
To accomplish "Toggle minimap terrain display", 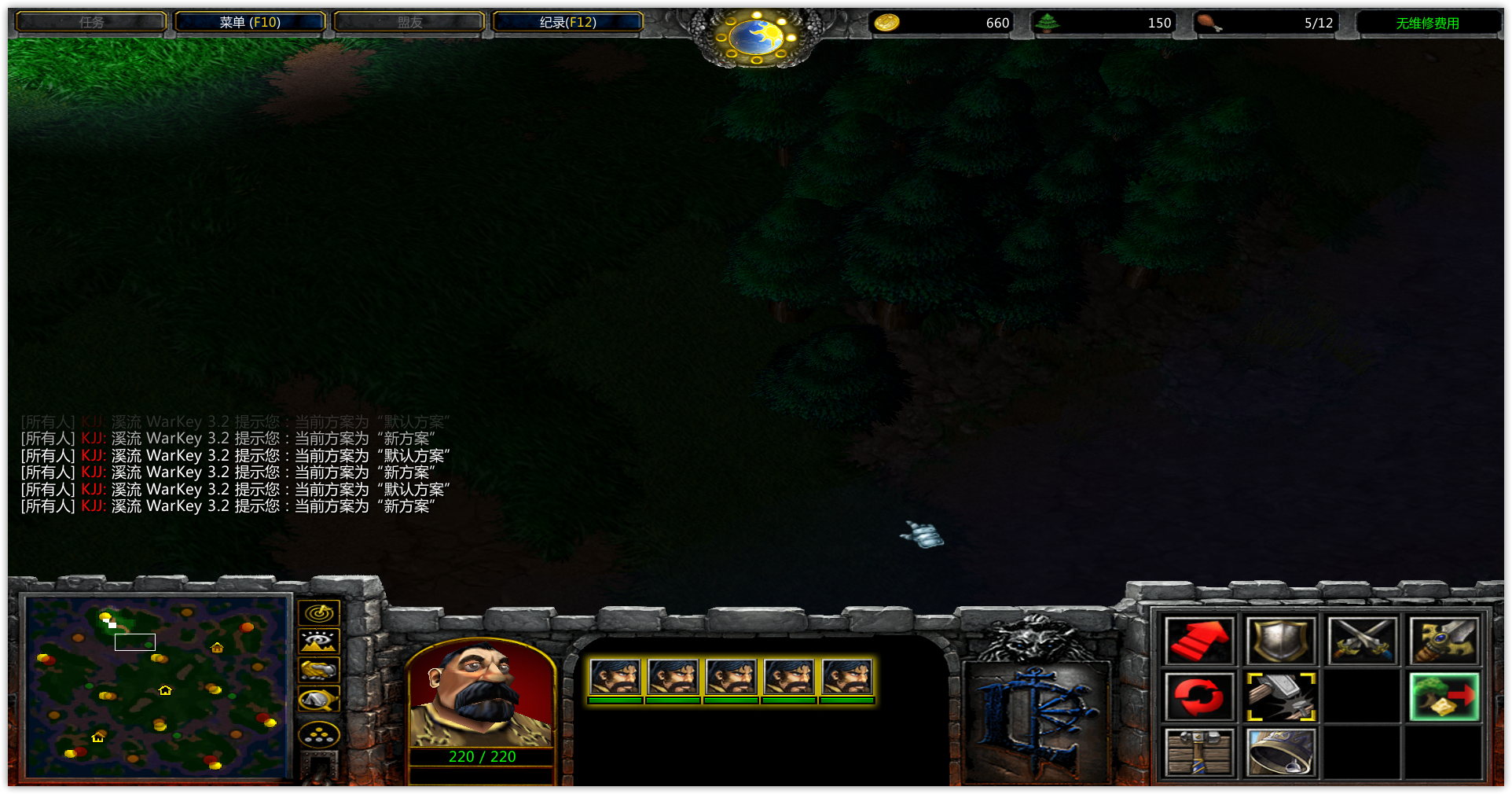I will click(319, 641).
